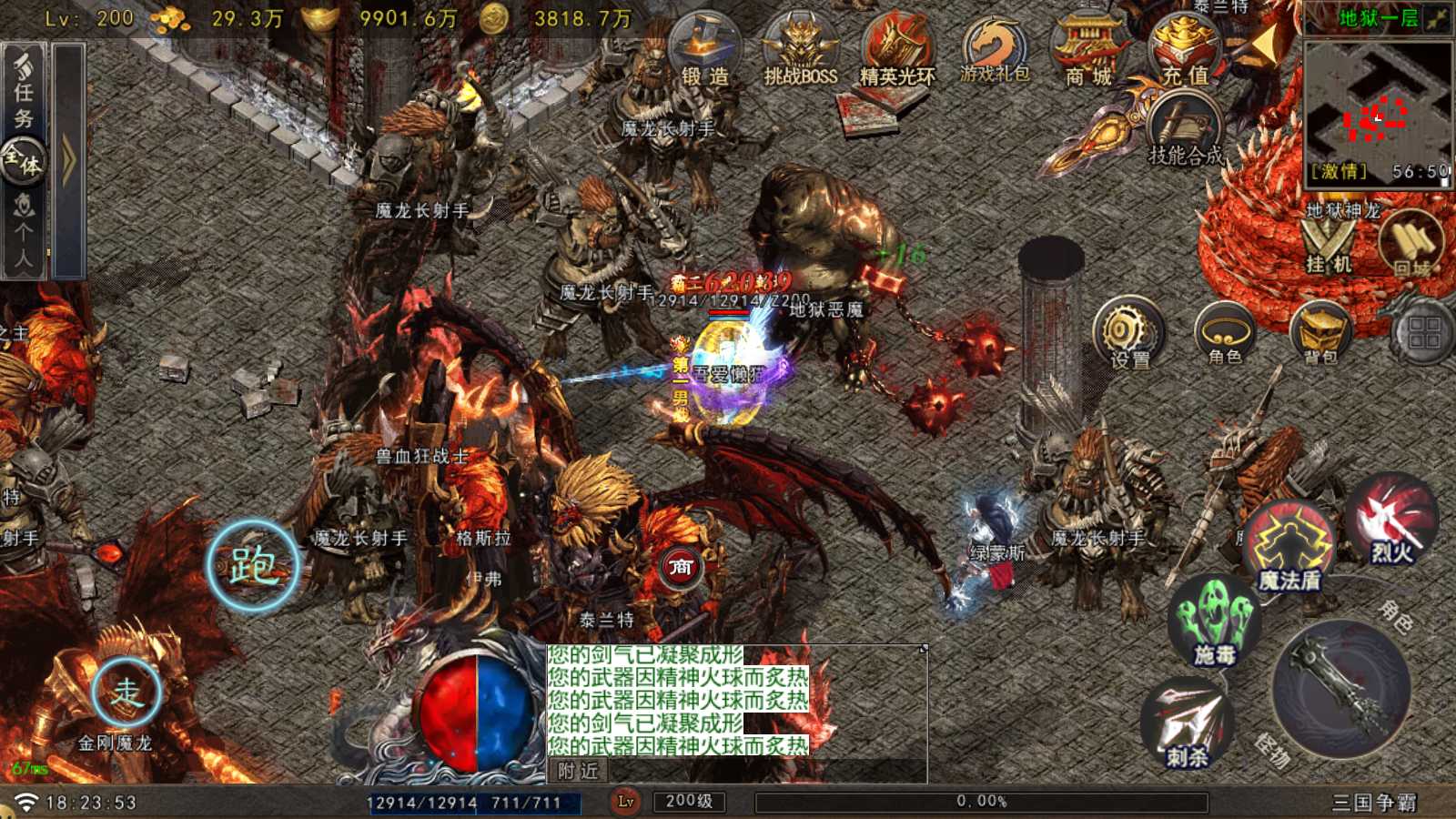Cast the 施毒 poison skill

pyautogui.click(x=1215, y=623)
